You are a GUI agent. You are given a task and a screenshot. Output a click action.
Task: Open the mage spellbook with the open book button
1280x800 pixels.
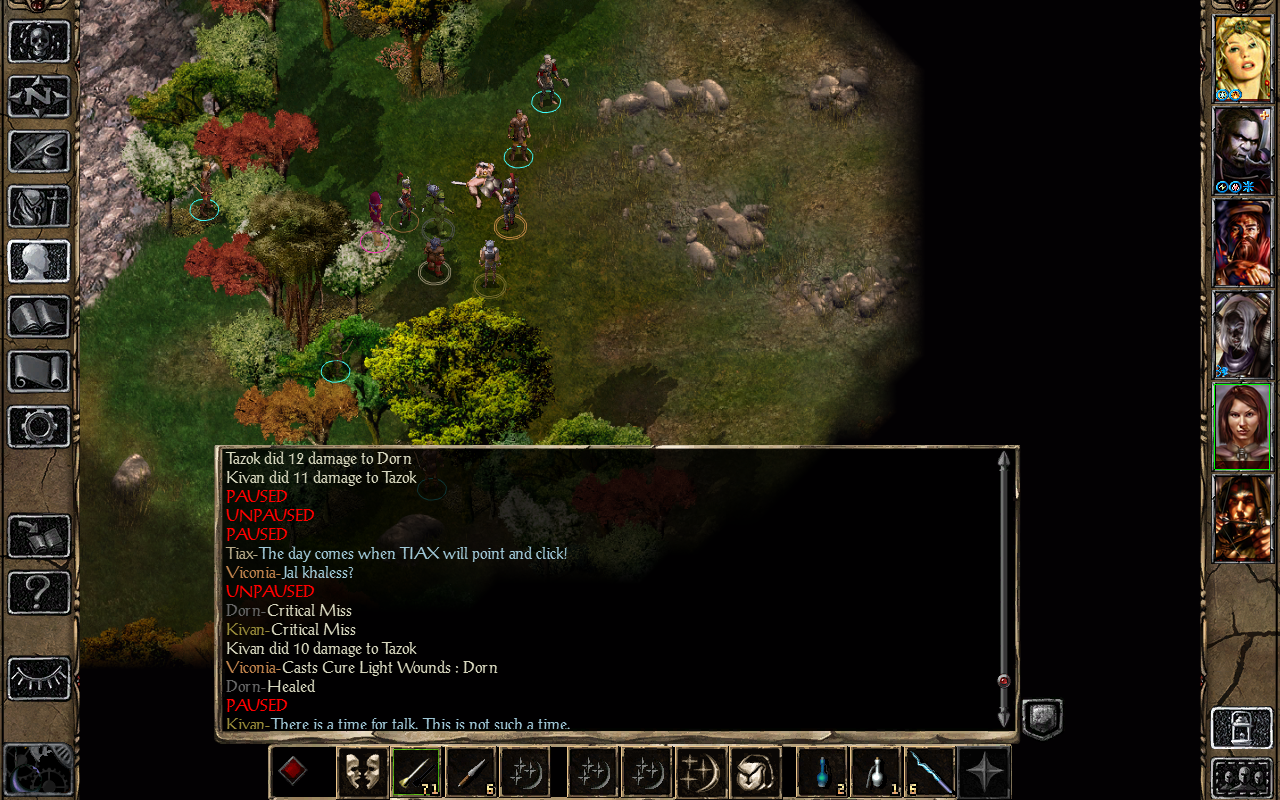coord(39,316)
